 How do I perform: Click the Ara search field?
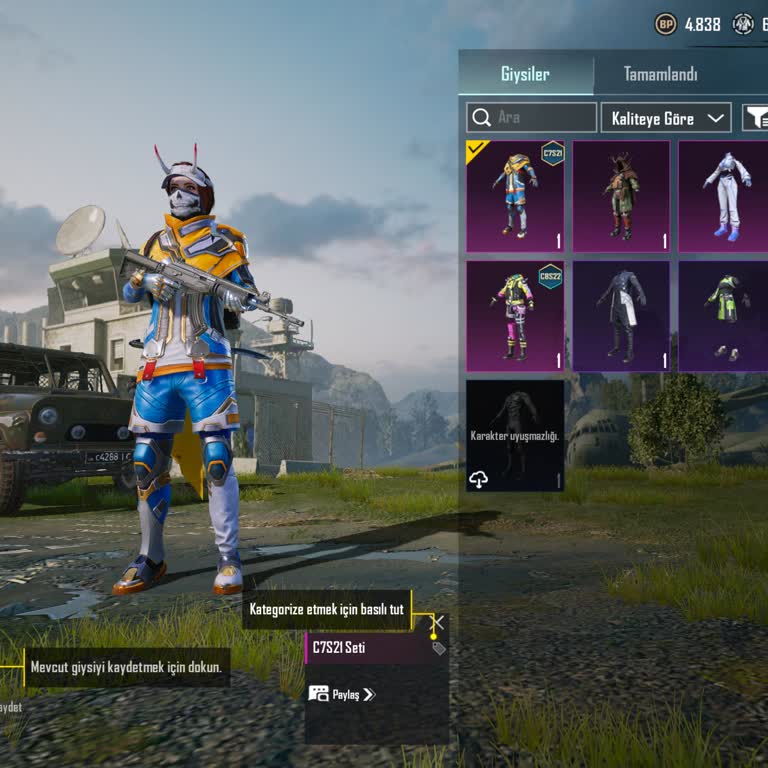click(531, 117)
